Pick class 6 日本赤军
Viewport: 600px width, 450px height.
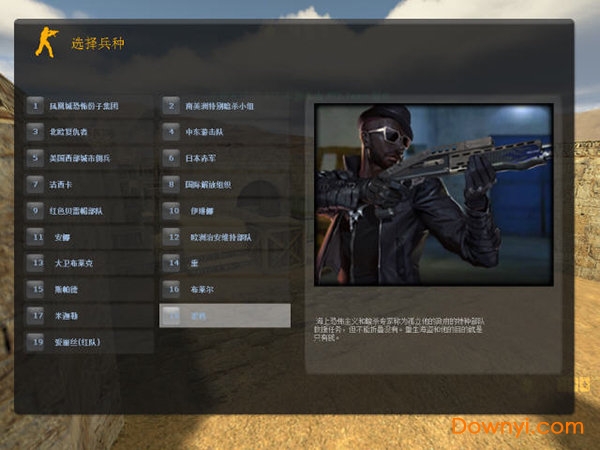click(x=224, y=157)
